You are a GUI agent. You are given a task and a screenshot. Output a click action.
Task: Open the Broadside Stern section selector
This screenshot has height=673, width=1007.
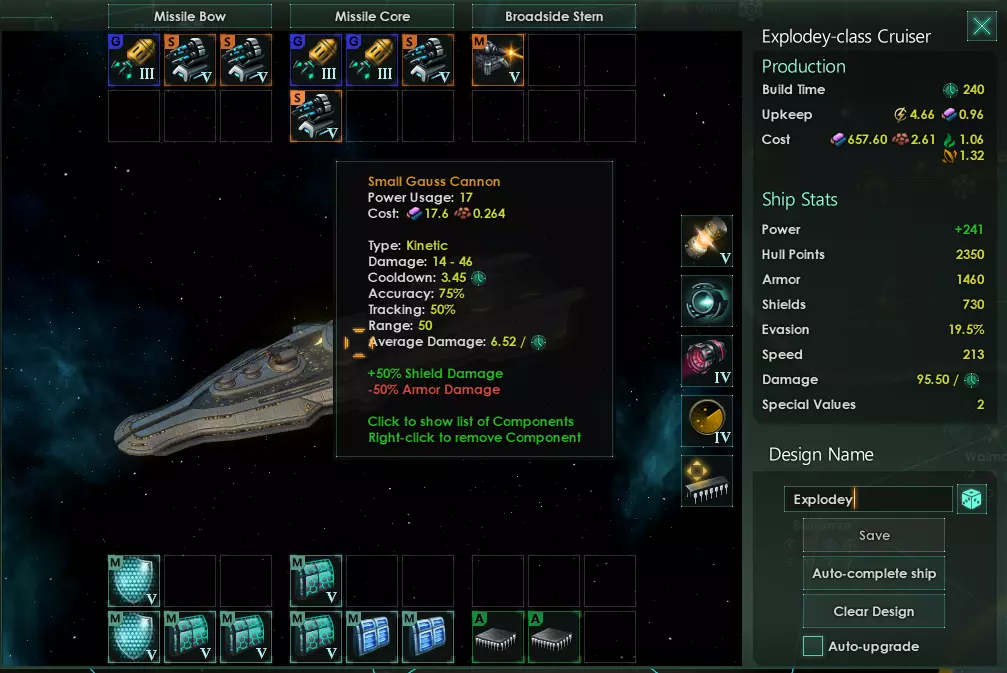pos(553,16)
